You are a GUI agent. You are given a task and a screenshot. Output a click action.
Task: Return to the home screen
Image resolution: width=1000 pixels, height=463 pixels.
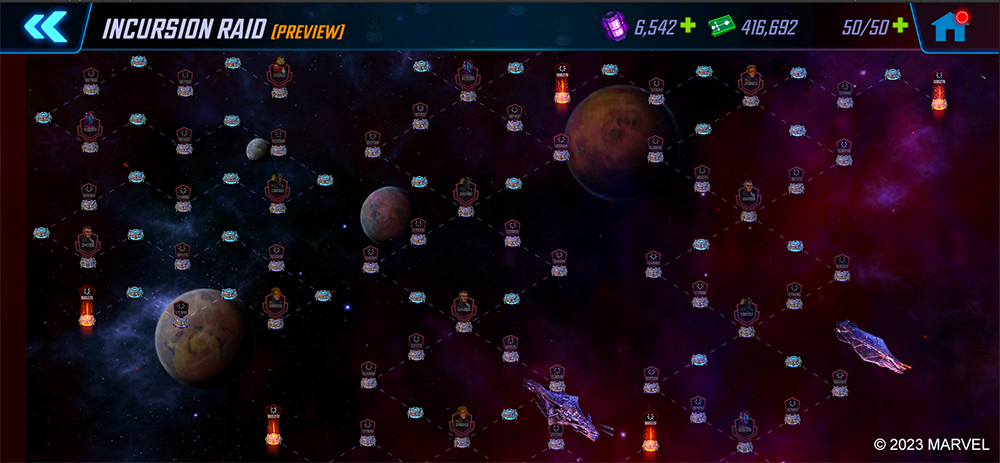pyautogui.click(x=950, y=27)
